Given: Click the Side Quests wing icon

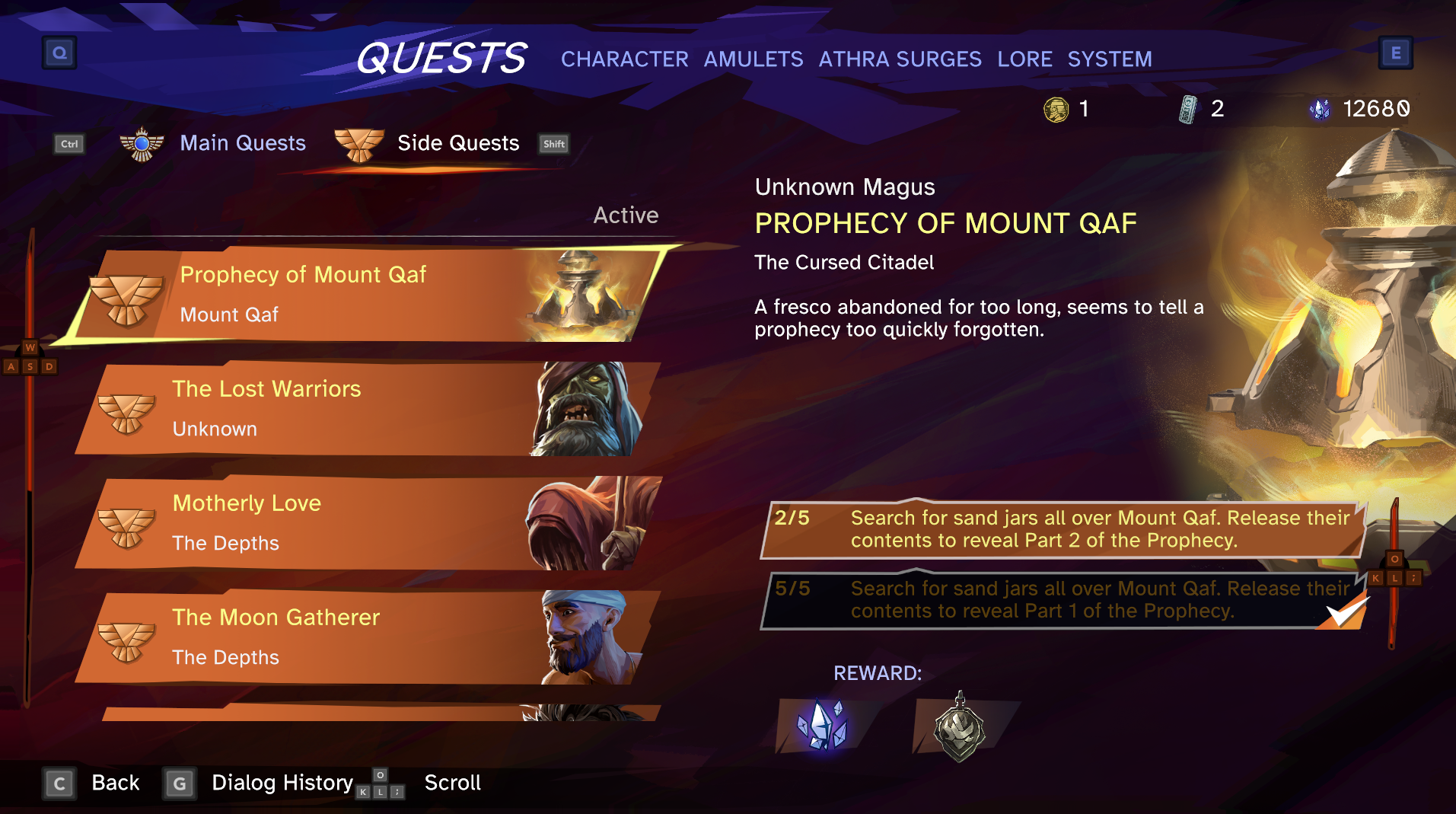Looking at the screenshot, I should 359,143.
